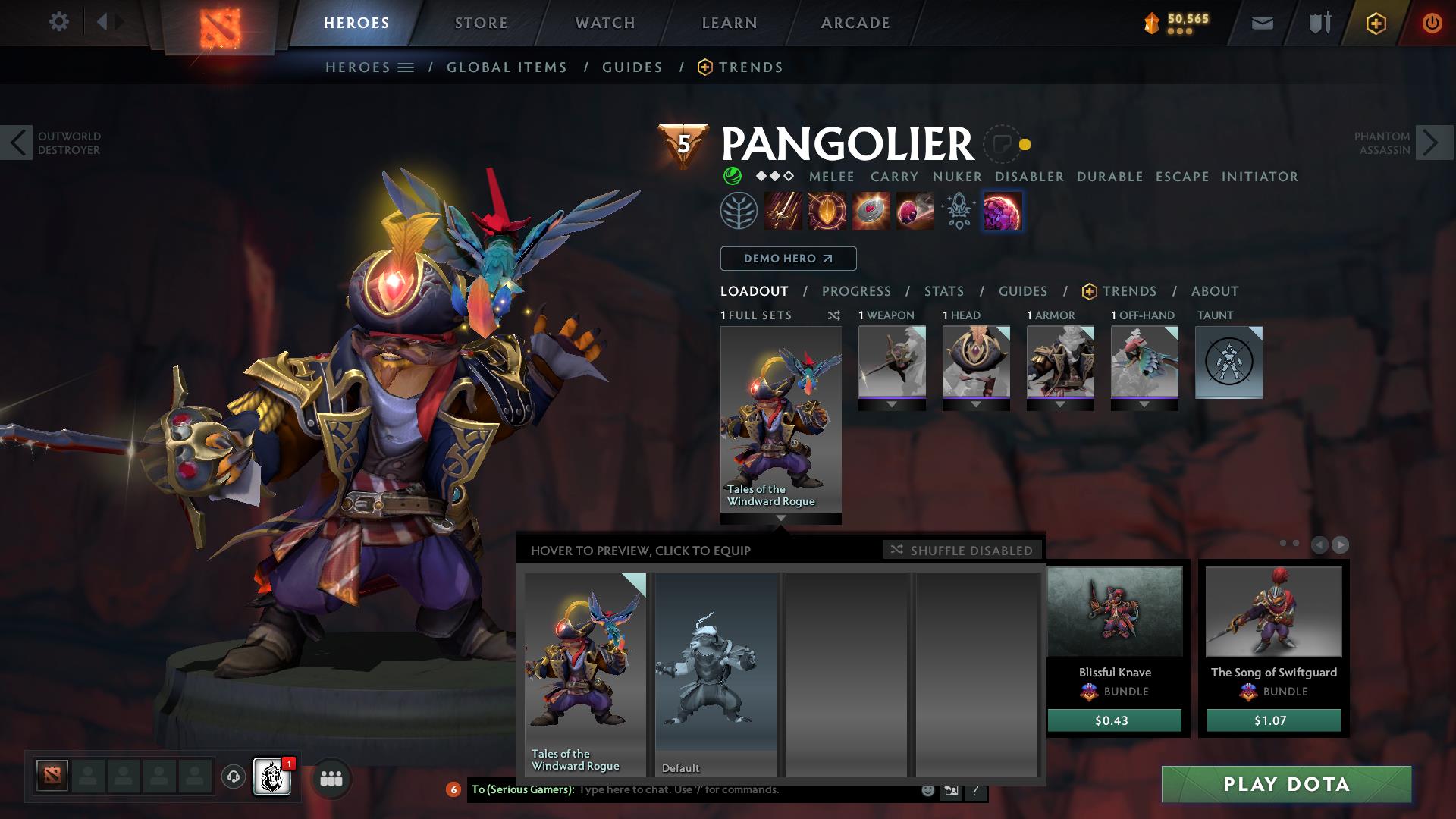This screenshot has width=1456, height=819.
Task: Open the GLOBAL ITEMS menu
Action: point(507,67)
